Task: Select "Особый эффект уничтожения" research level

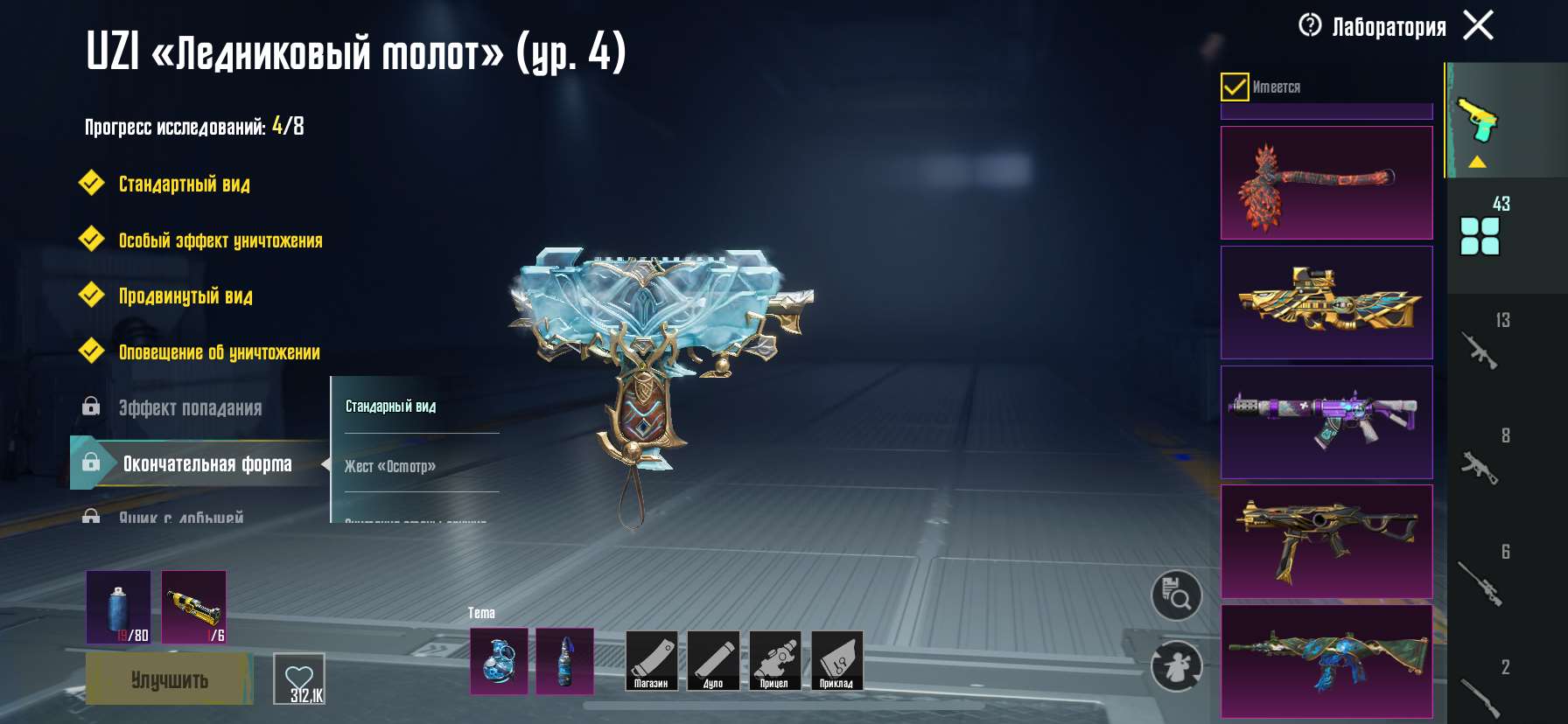Action: pyautogui.click(x=220, y=240)
